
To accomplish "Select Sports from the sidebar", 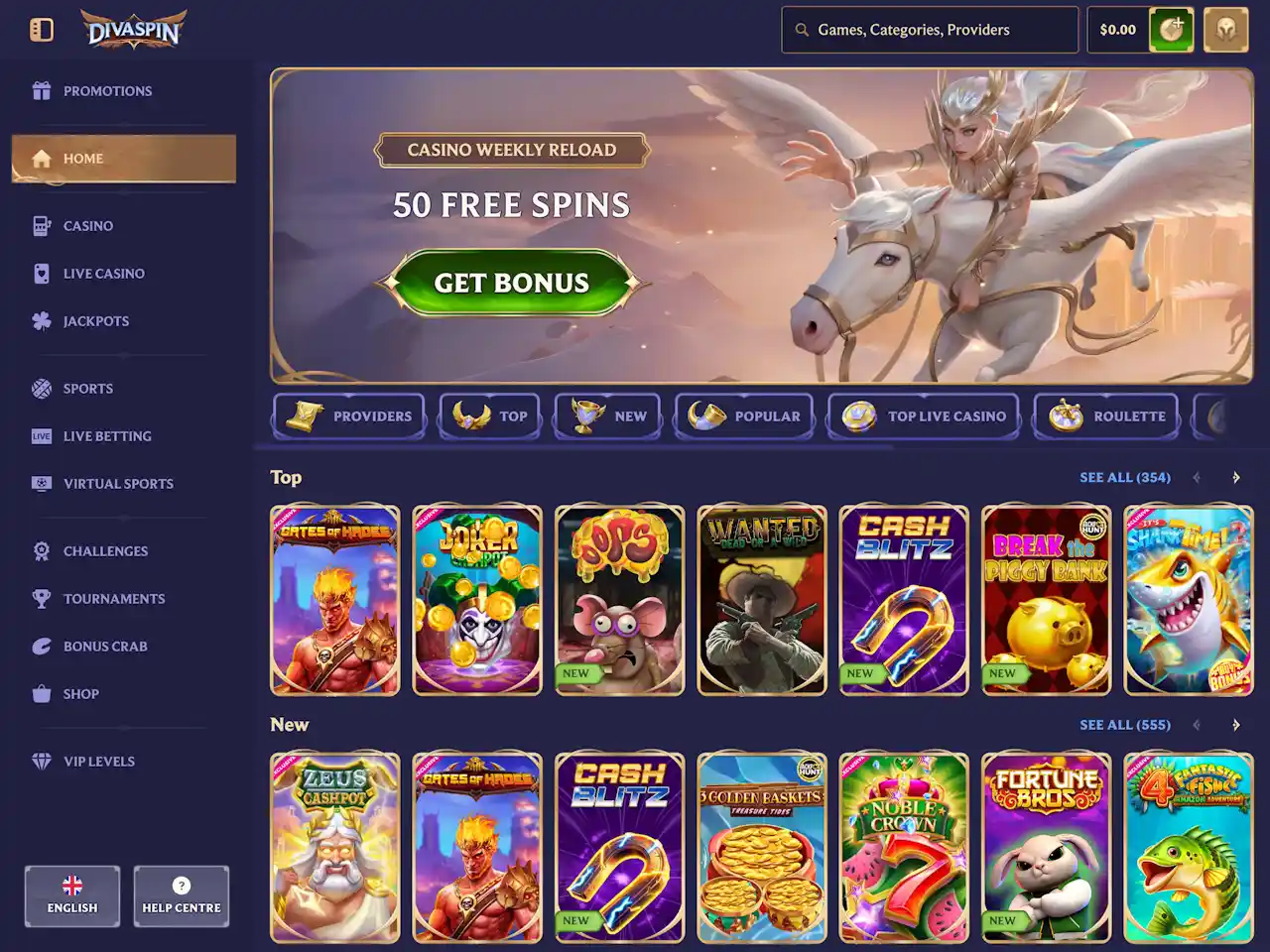I will (87, 389).
